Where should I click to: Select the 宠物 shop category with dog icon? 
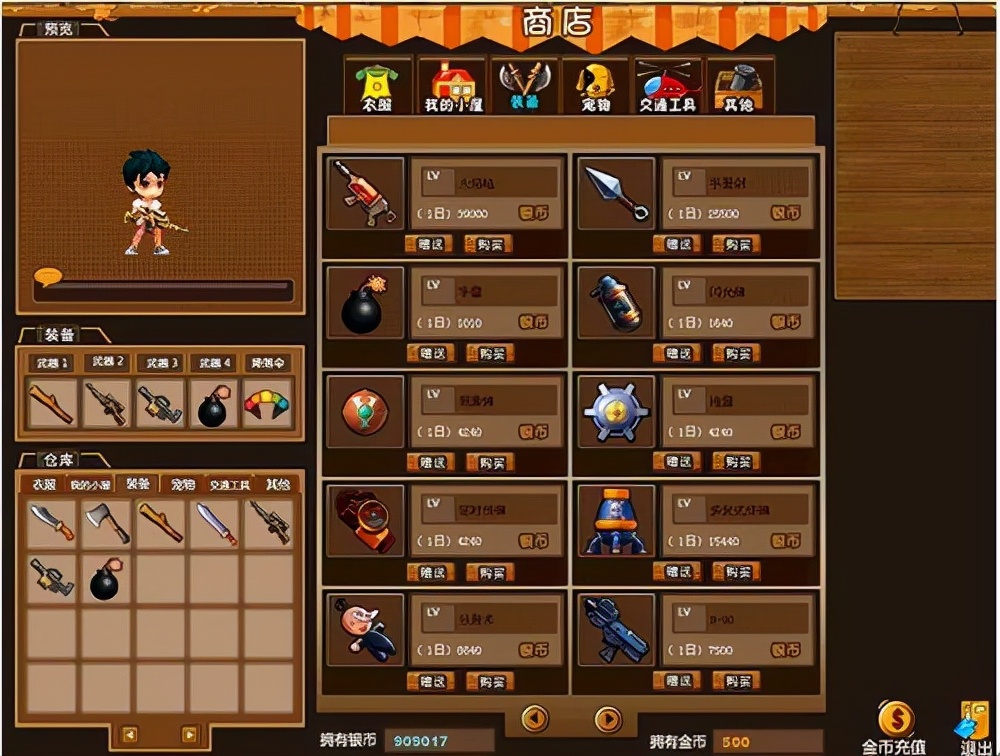point(596,87)
